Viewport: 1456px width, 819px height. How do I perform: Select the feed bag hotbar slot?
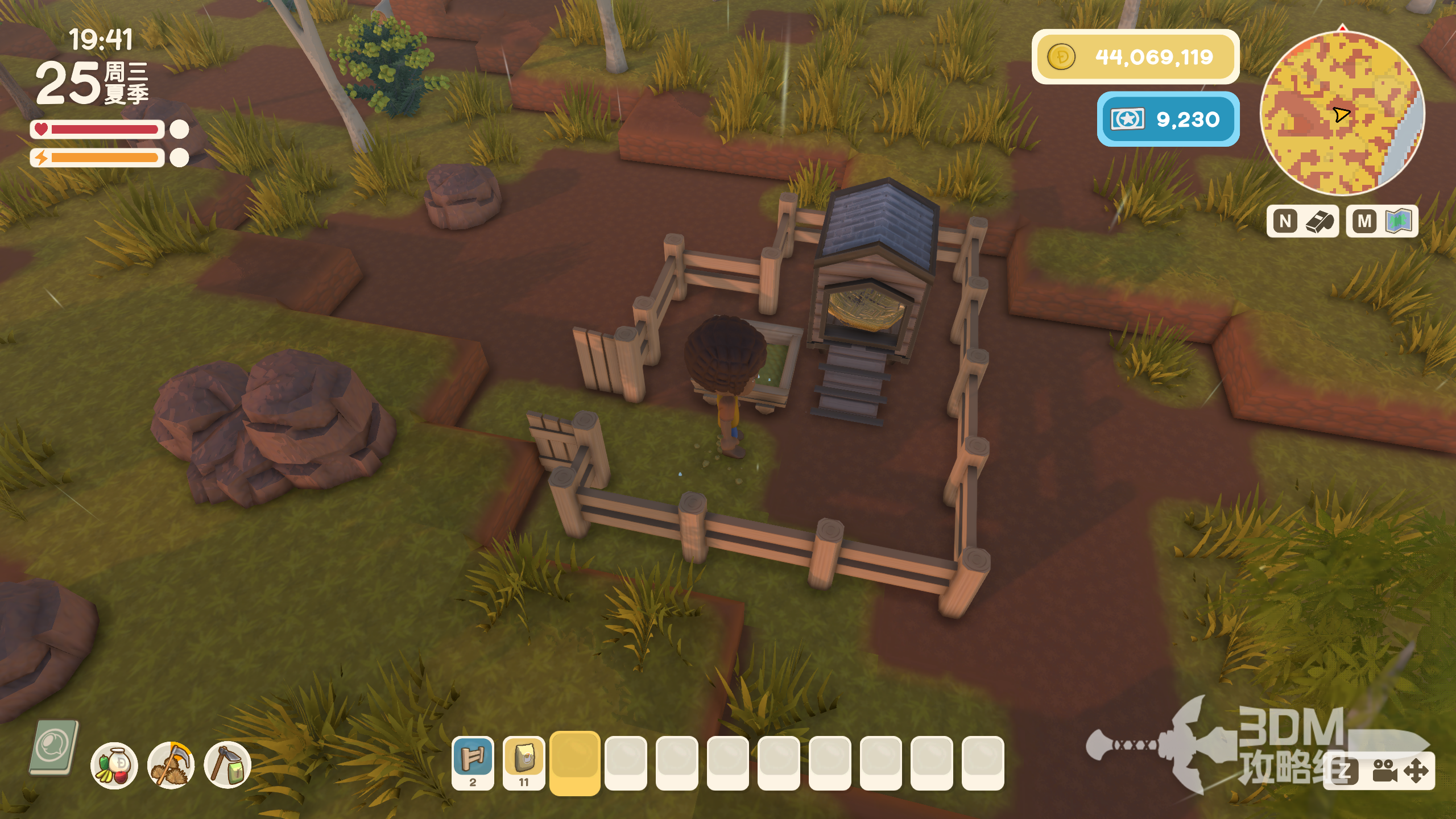pyautogui.click(x=524, y=761)
